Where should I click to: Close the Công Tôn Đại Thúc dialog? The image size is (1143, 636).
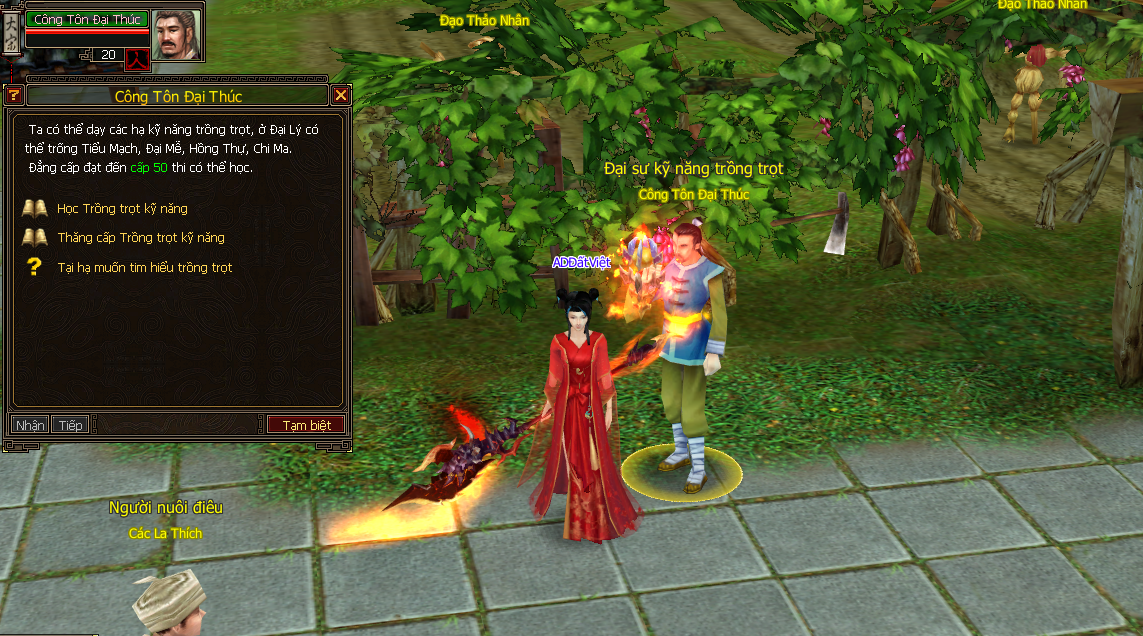(341, 96)
